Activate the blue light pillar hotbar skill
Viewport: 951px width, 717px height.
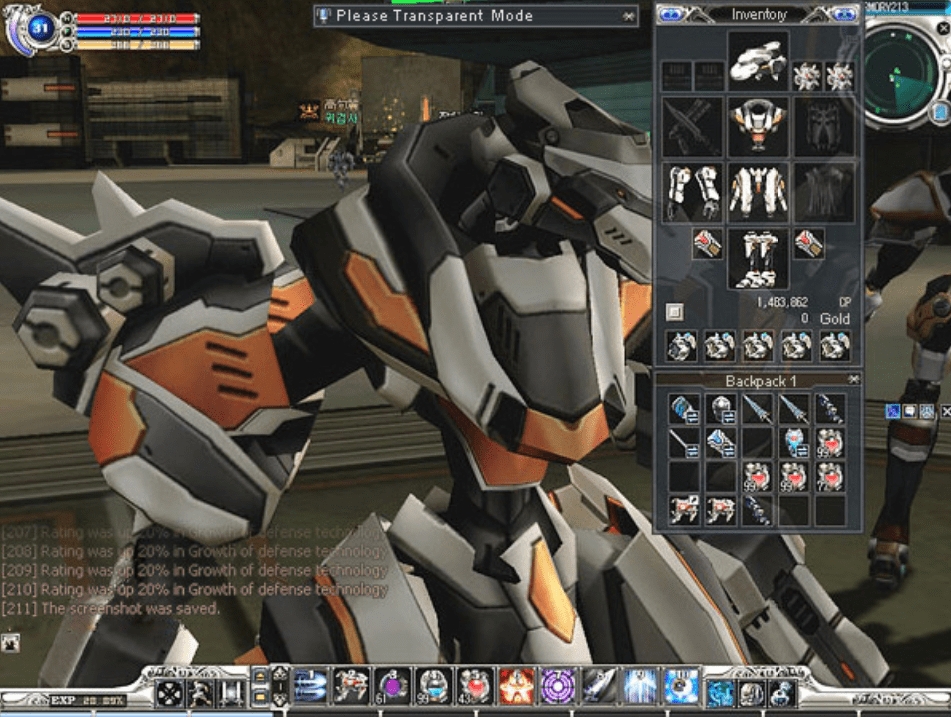click(639, 686)
